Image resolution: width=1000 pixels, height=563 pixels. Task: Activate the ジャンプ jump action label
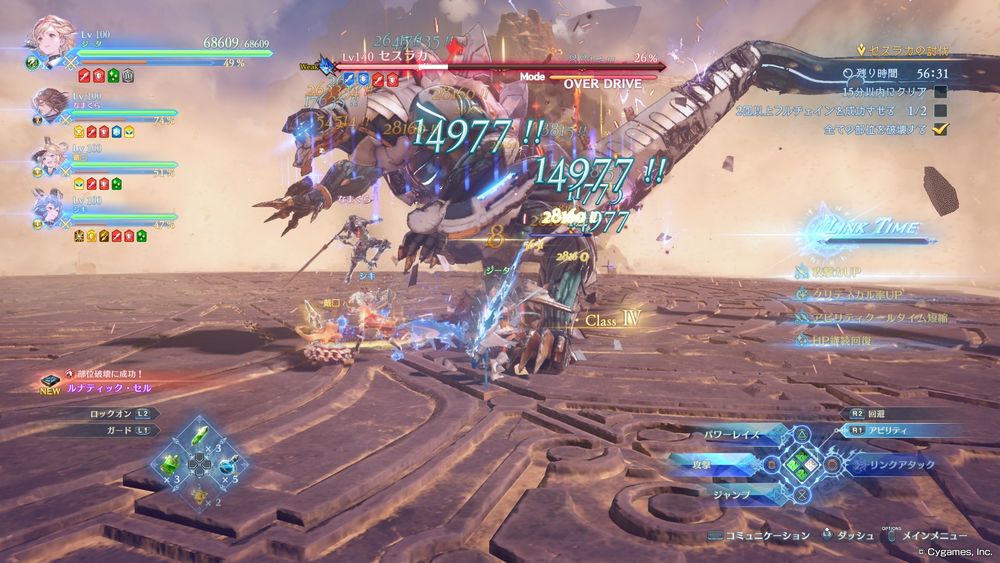730,493
